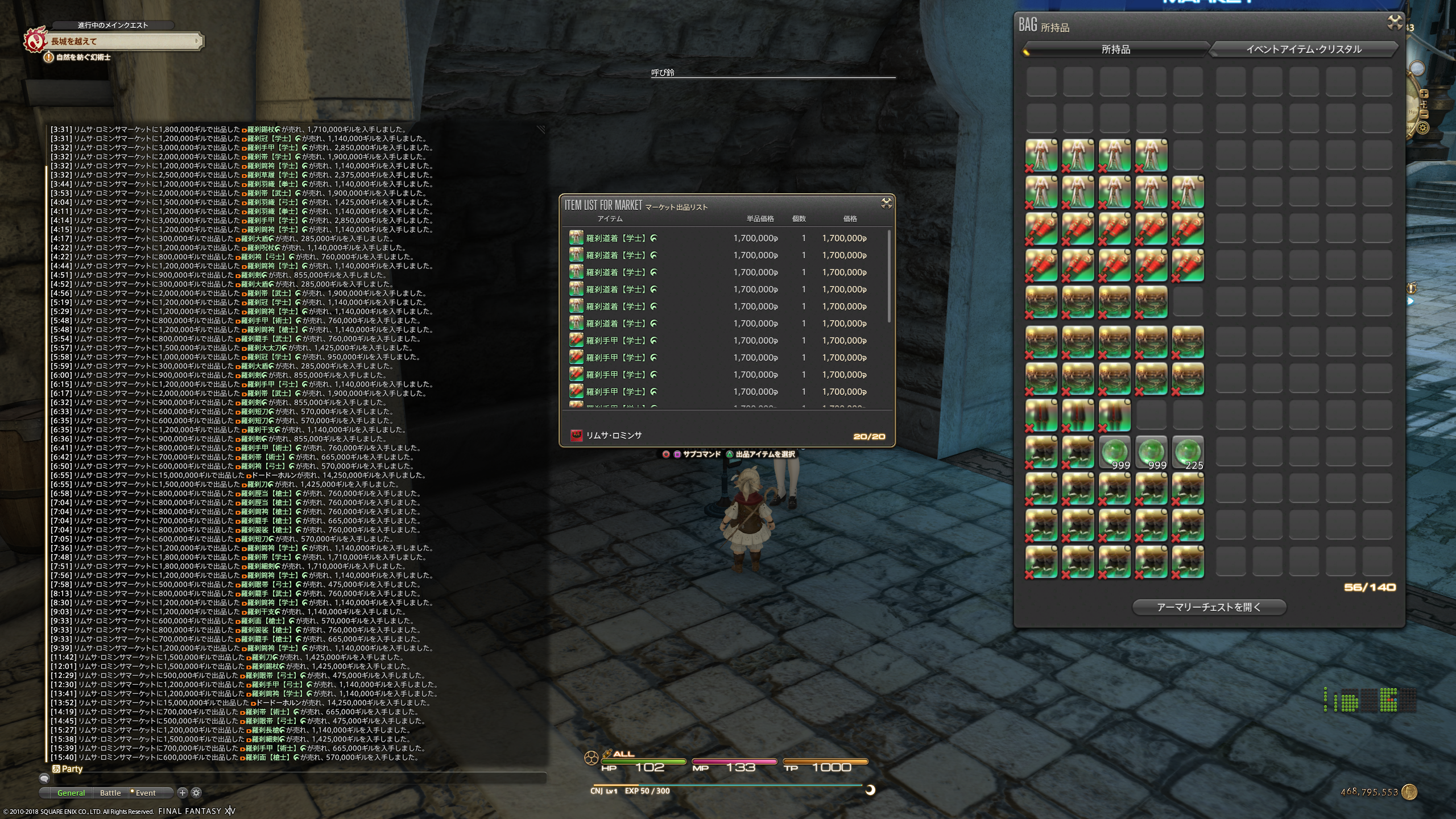Select the 所持品 inventory tab
The width and height of the screenshot is (1456, 819).
point(1115,49)
